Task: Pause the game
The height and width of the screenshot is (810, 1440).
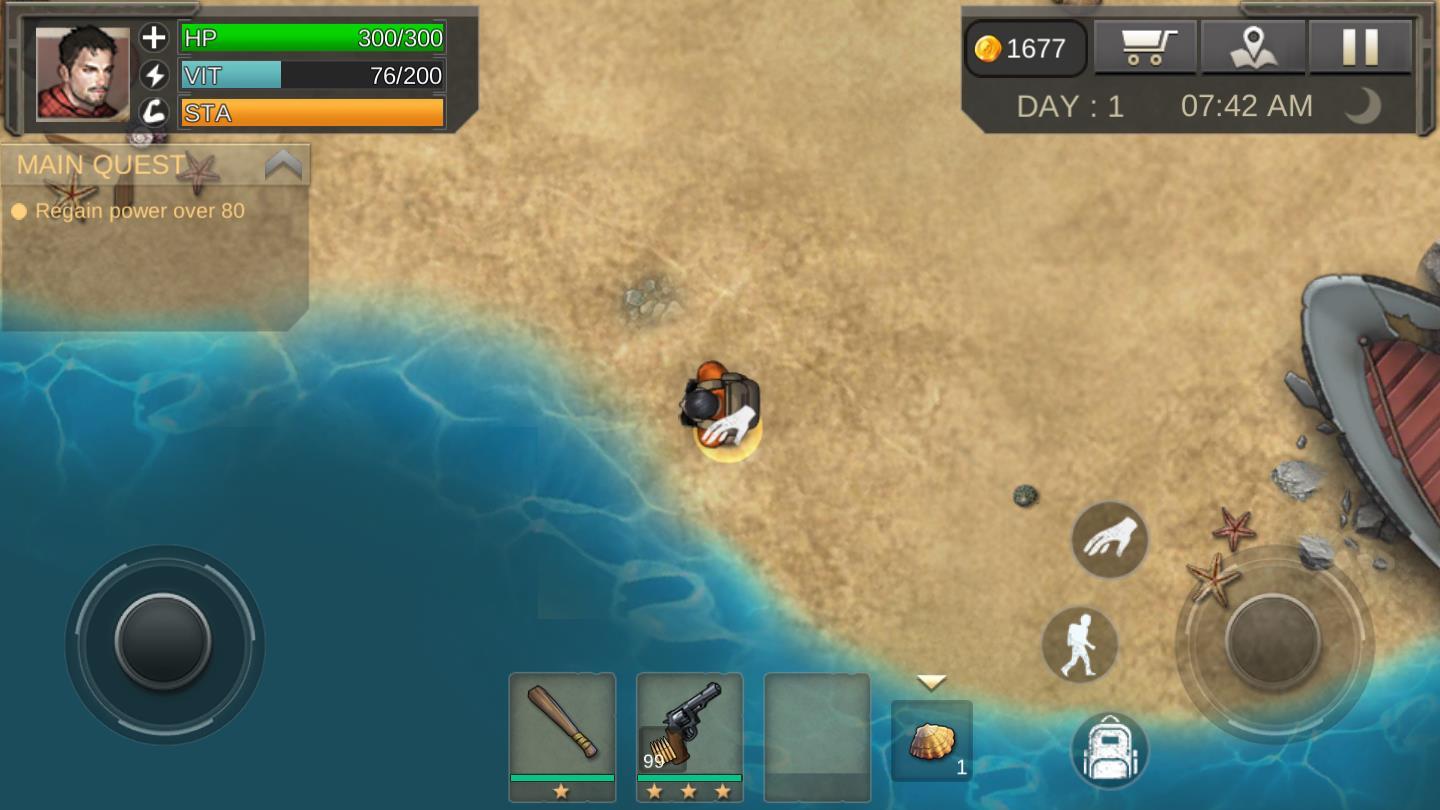Action: pyautogui.click(x=1360, y=47)
